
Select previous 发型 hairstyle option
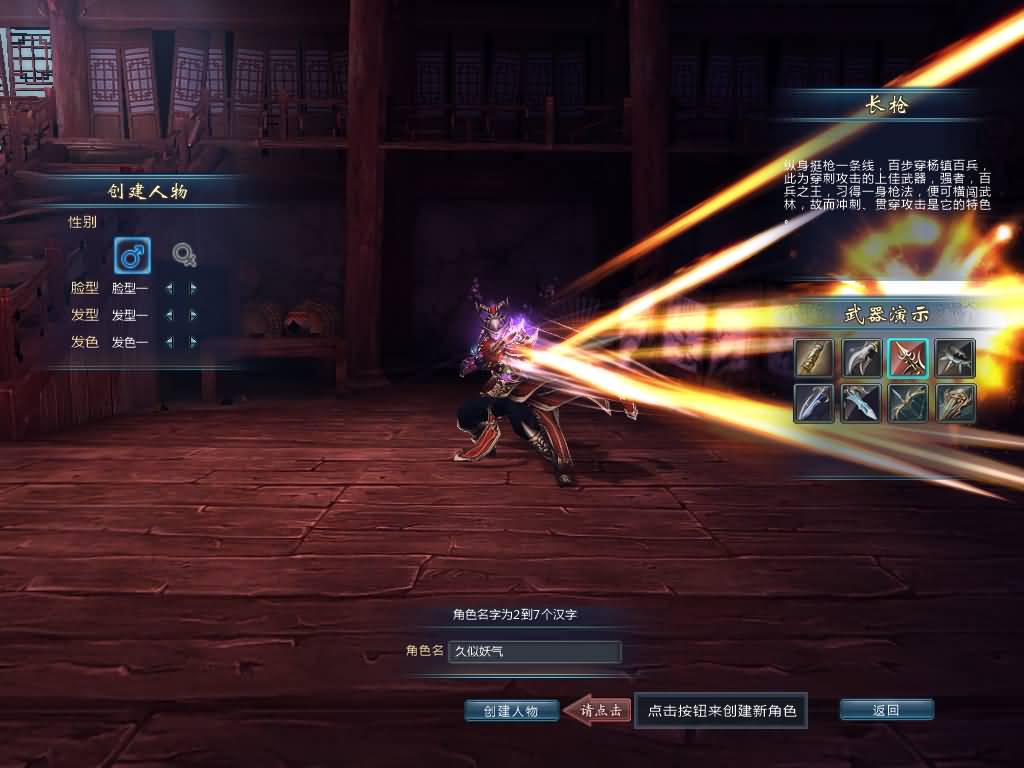(168, 315)
